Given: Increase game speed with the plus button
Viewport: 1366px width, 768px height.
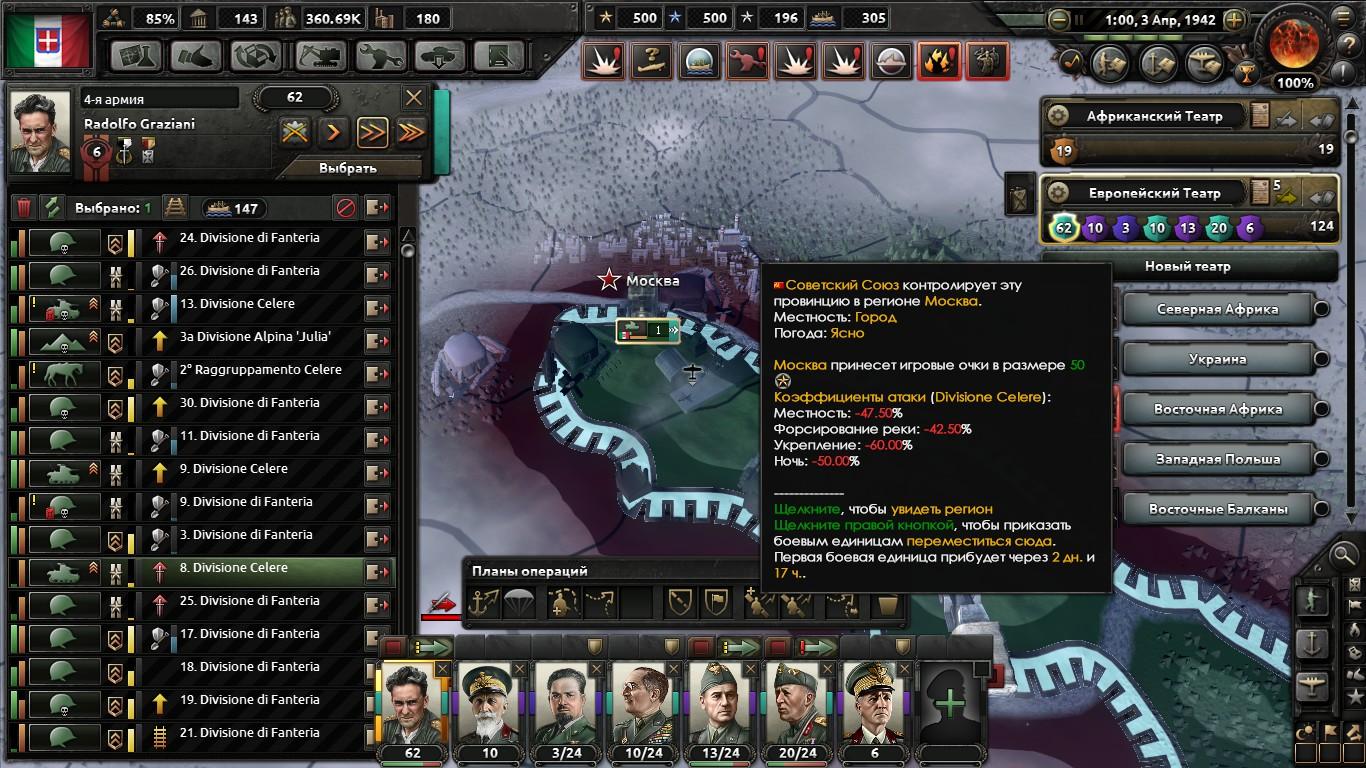Looking at the screenshot, I should (1234, 19).
